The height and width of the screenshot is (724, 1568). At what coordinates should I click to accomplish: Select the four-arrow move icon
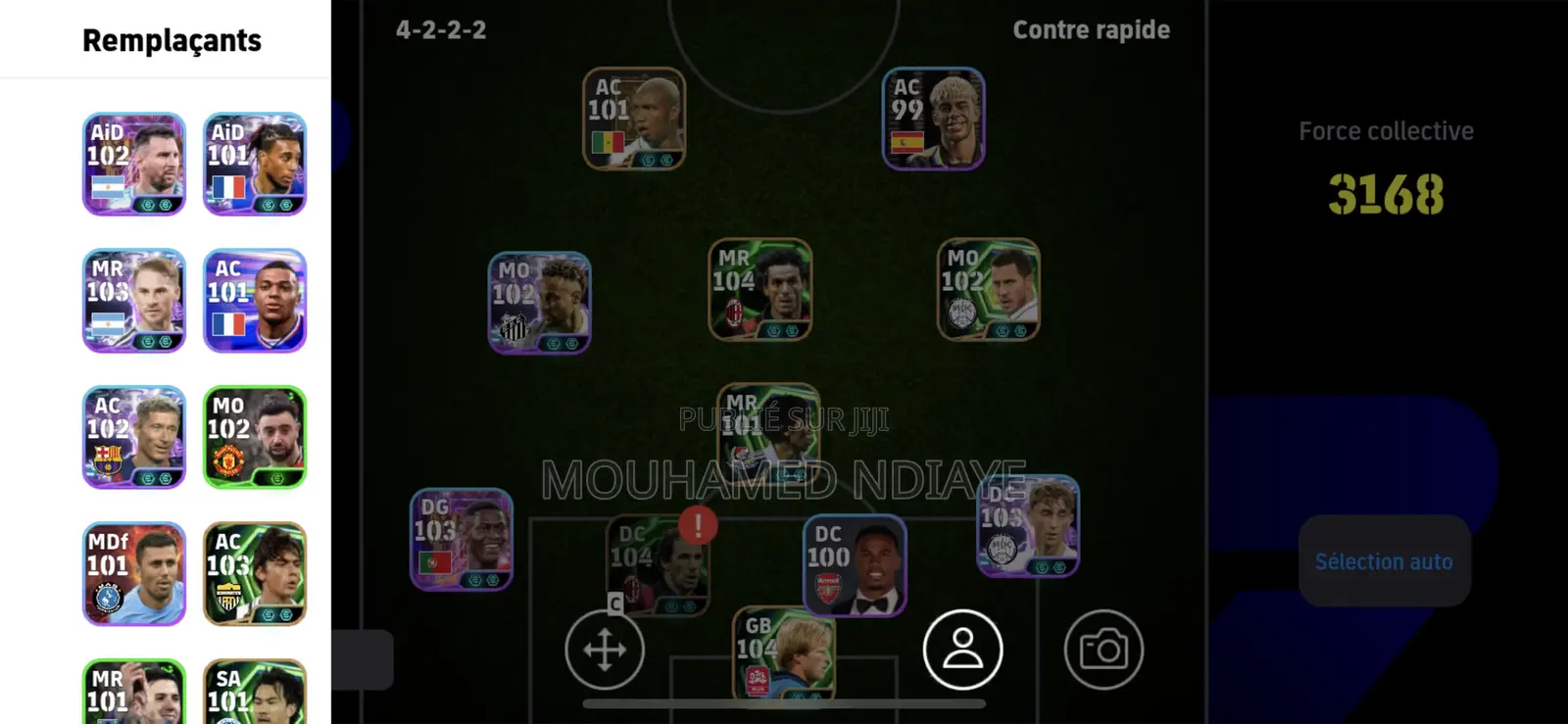point(605,650)
